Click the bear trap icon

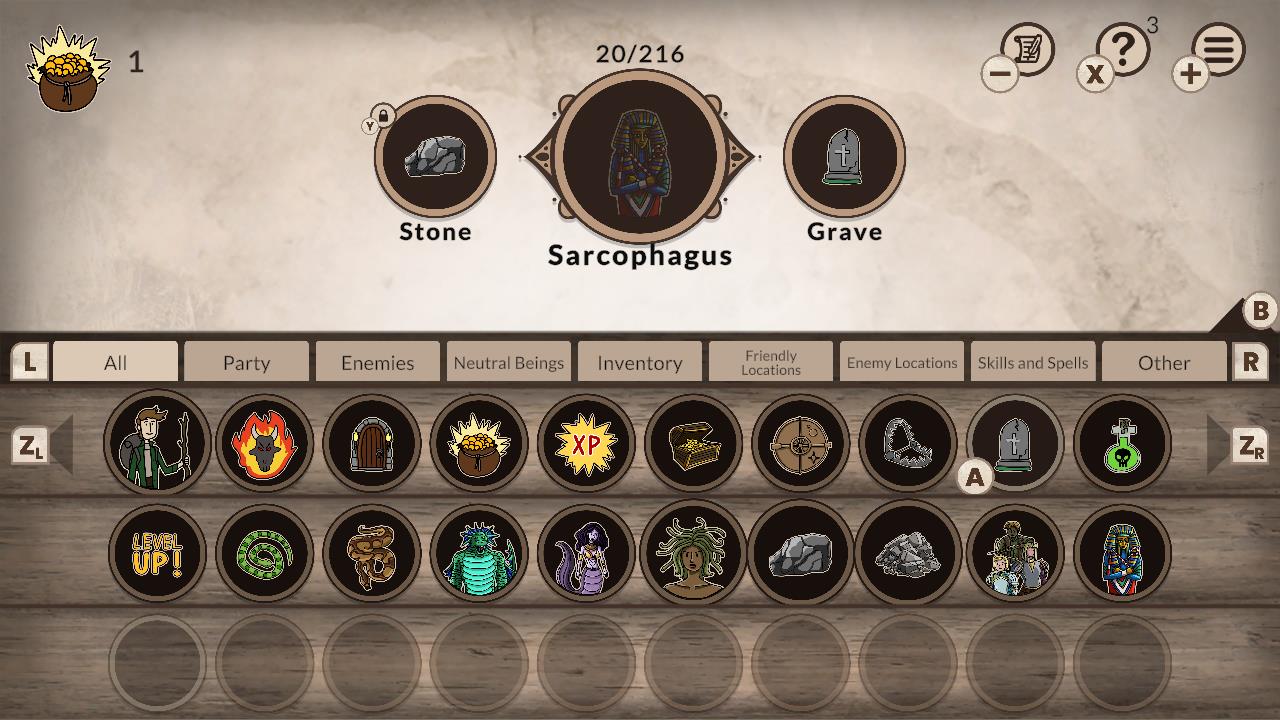[908, 443]
